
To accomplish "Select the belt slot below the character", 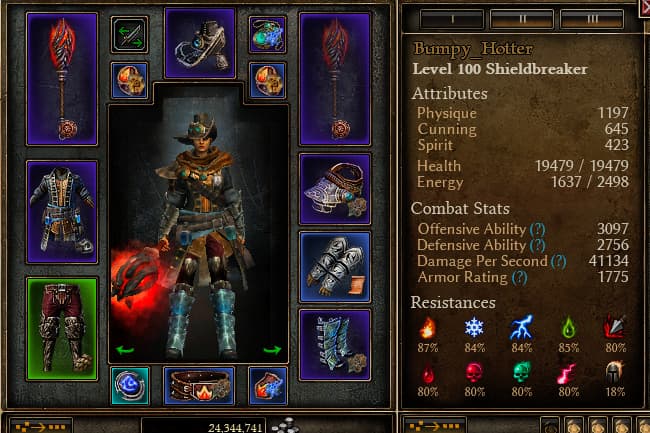I will pos(199,385).
